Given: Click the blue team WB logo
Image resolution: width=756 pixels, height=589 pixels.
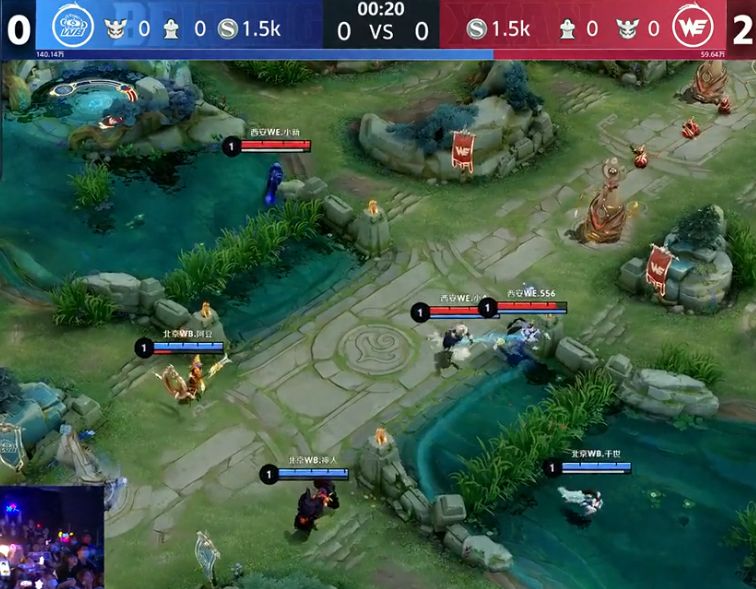Looking at the screenshot, I should click(70, 25).
